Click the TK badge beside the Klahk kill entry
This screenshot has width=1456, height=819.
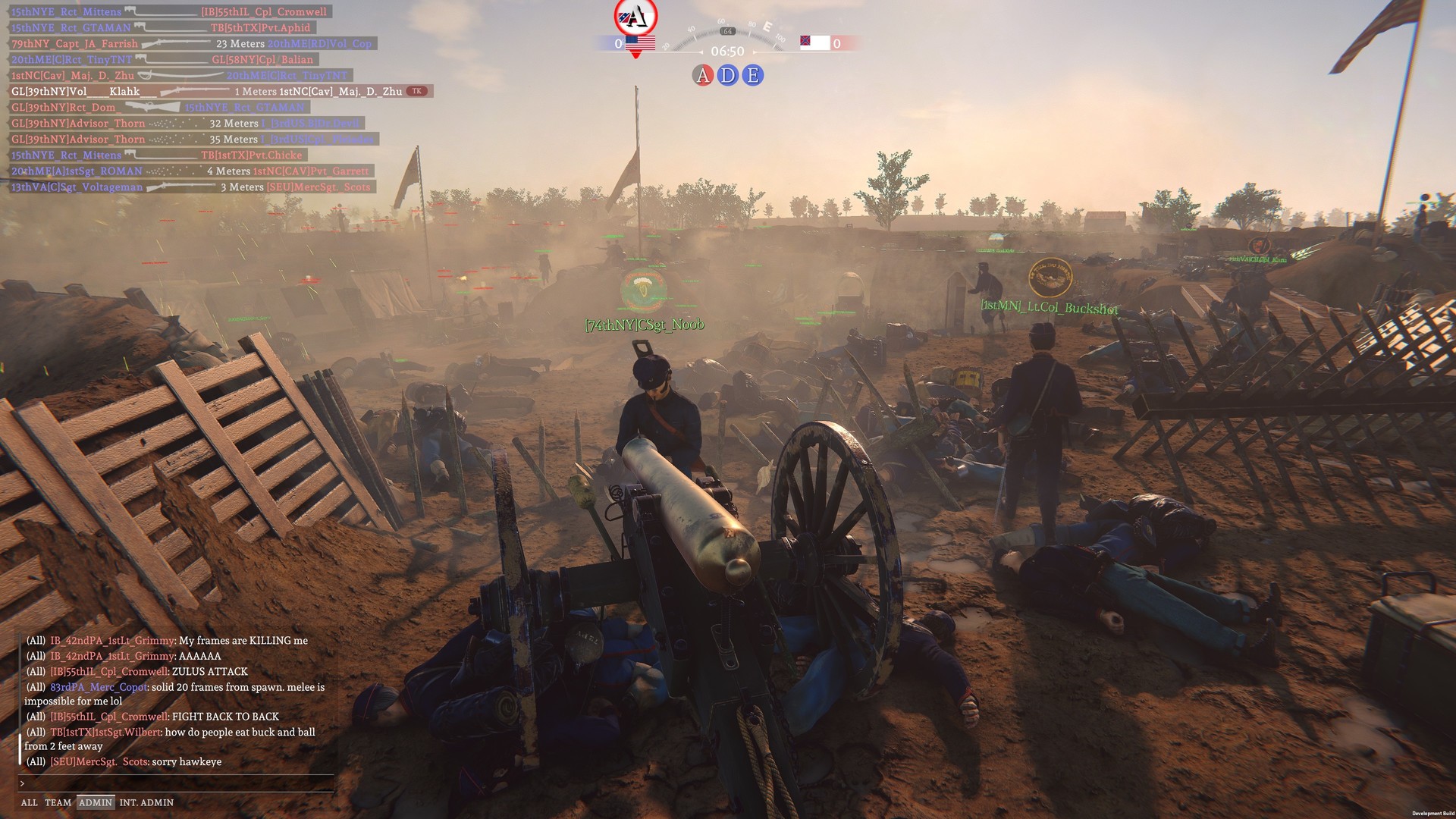418,90
